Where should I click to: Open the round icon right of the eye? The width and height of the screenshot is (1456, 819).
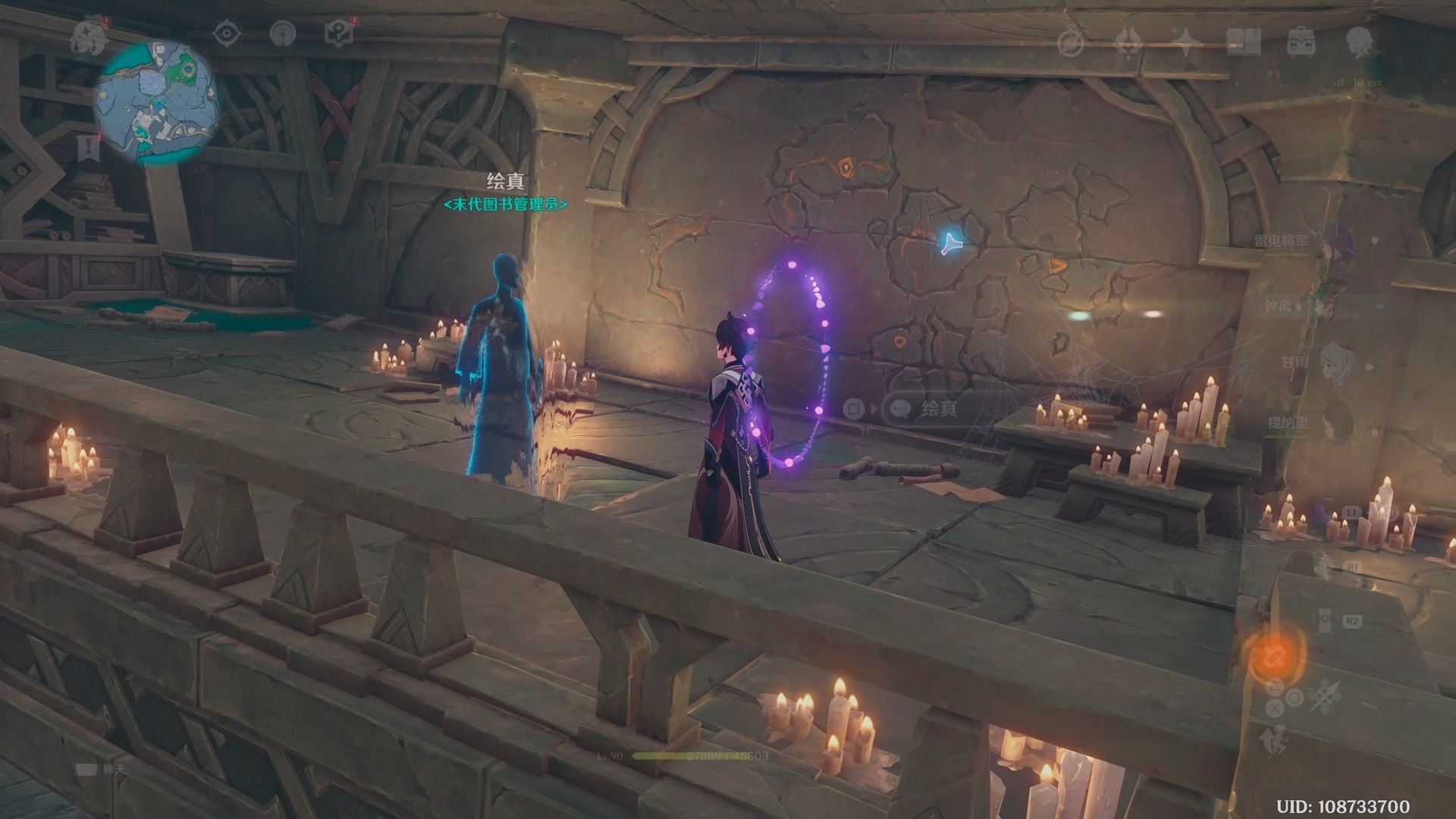[284, 34]
